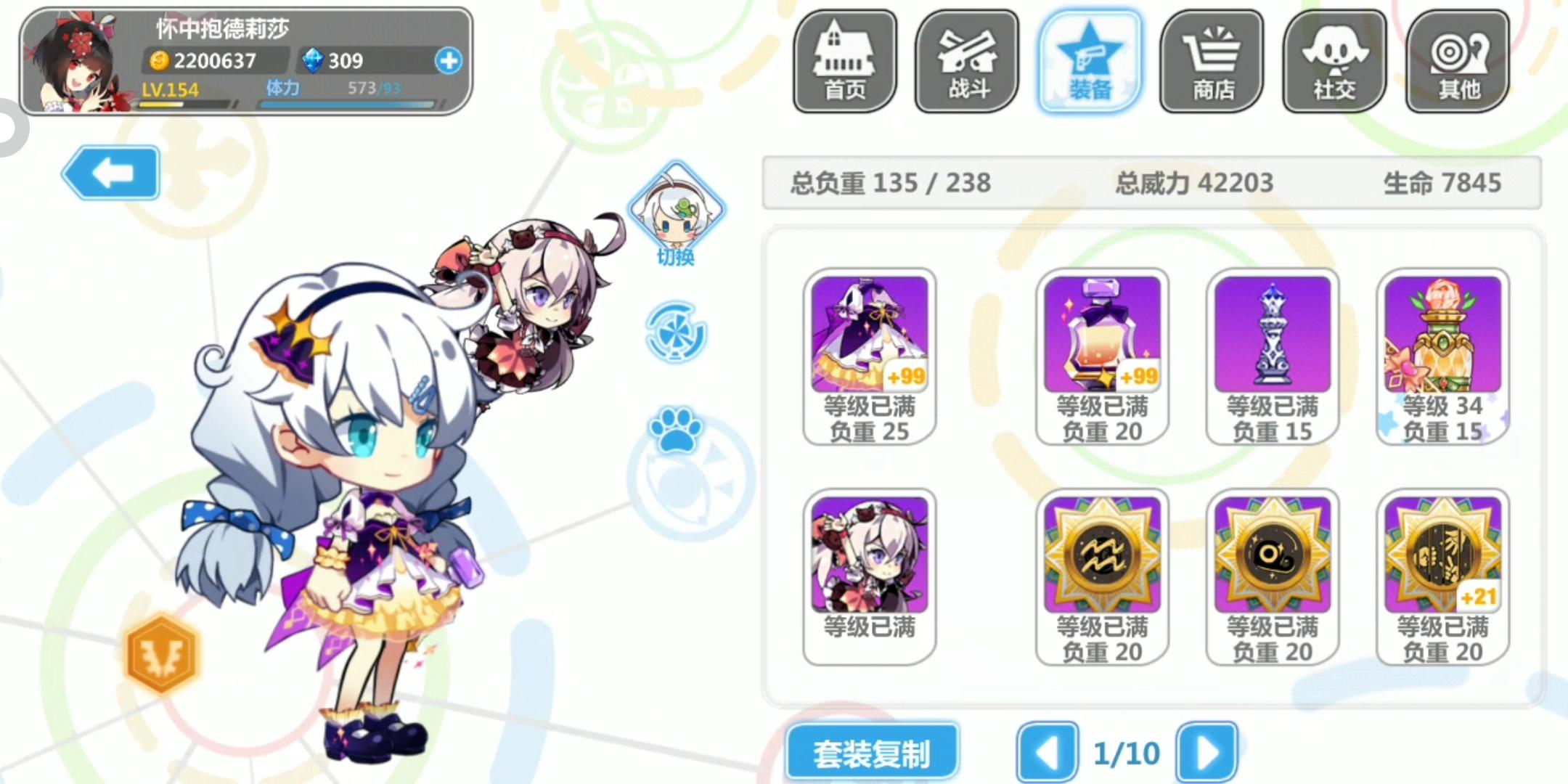Select the 等级 34 flower bottle equipment
This screenshot has width=1568, height=784.
pos(1443,334)
